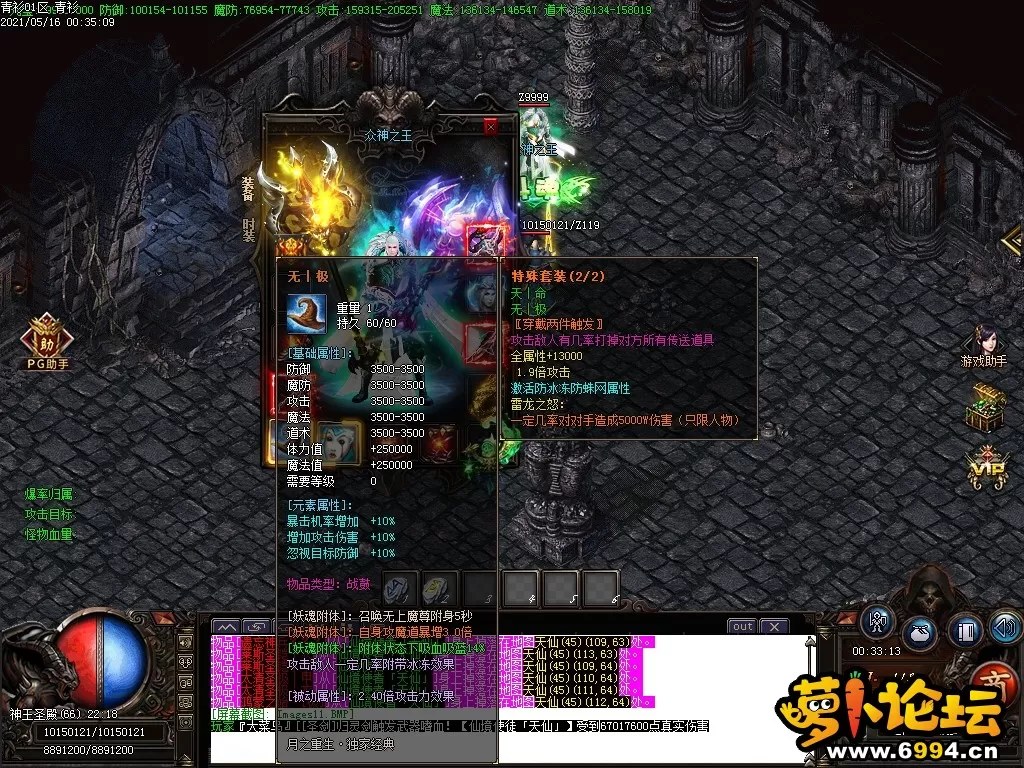Image resolution: width=1024 pixels, height=768 pixels.
Task: Select the 怪物血量 monster health option
Action: click(x=49, y=534)
